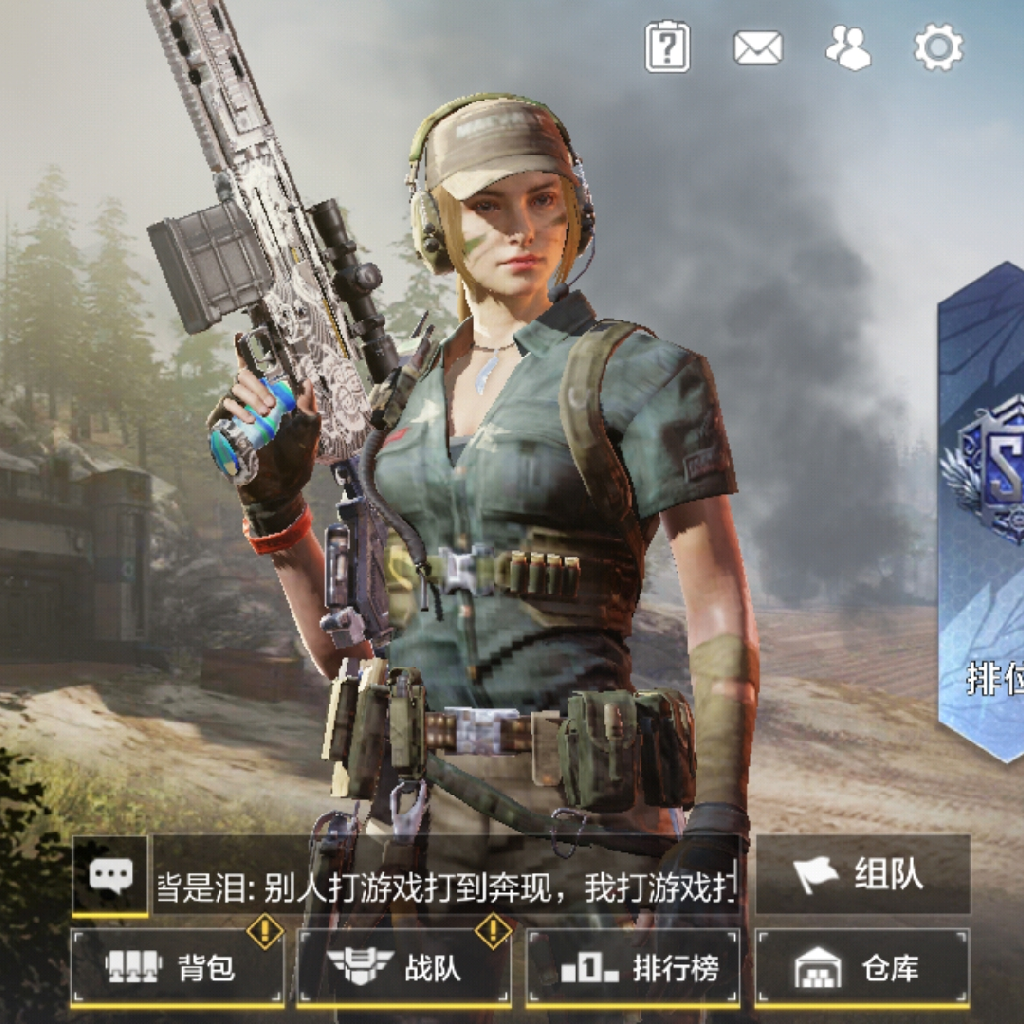The image size is (1024, 1024).
Task: Open the chat speech bubble icon
Action: 110,876
